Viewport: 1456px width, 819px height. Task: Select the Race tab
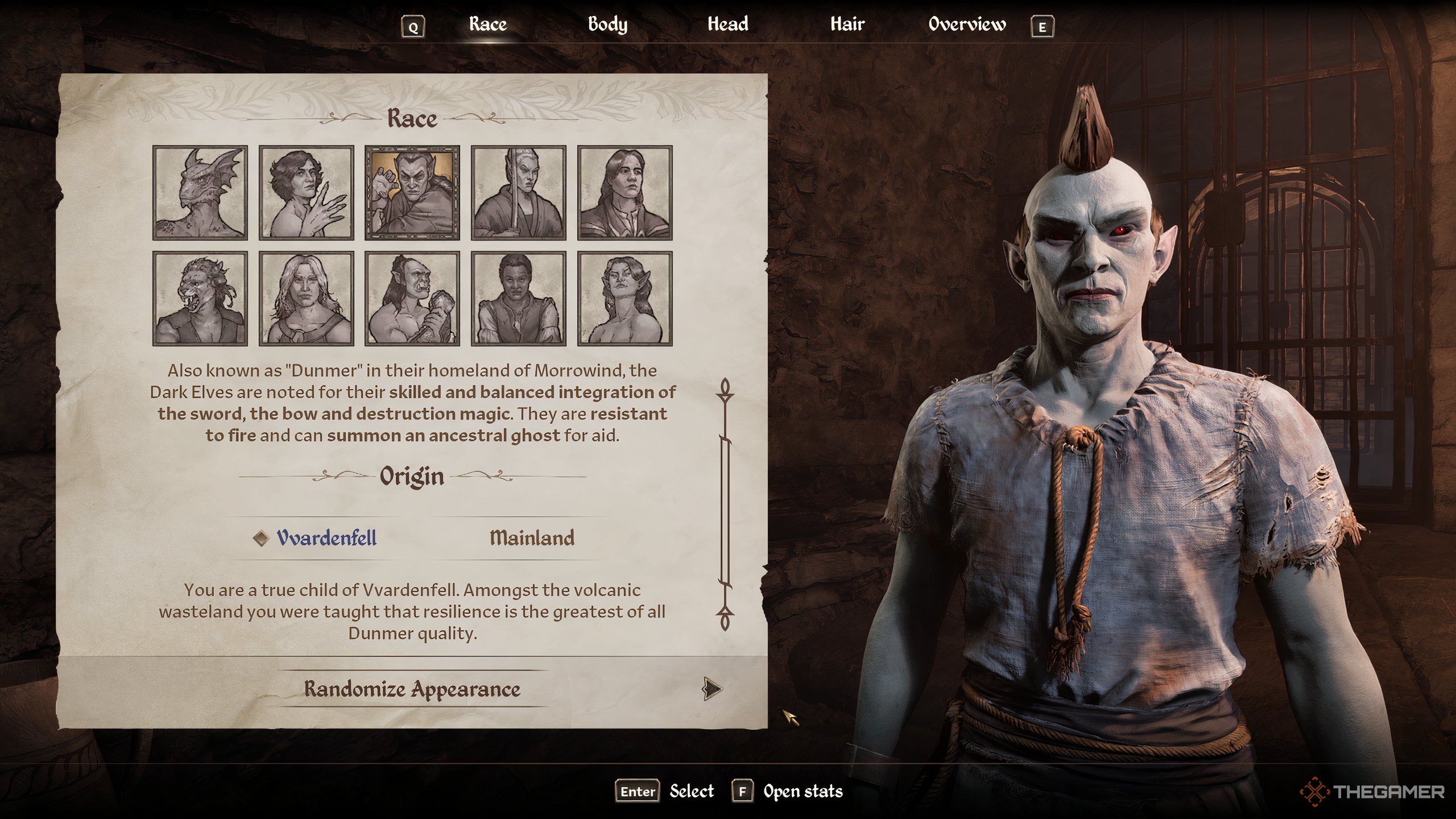tap(487, 24)
